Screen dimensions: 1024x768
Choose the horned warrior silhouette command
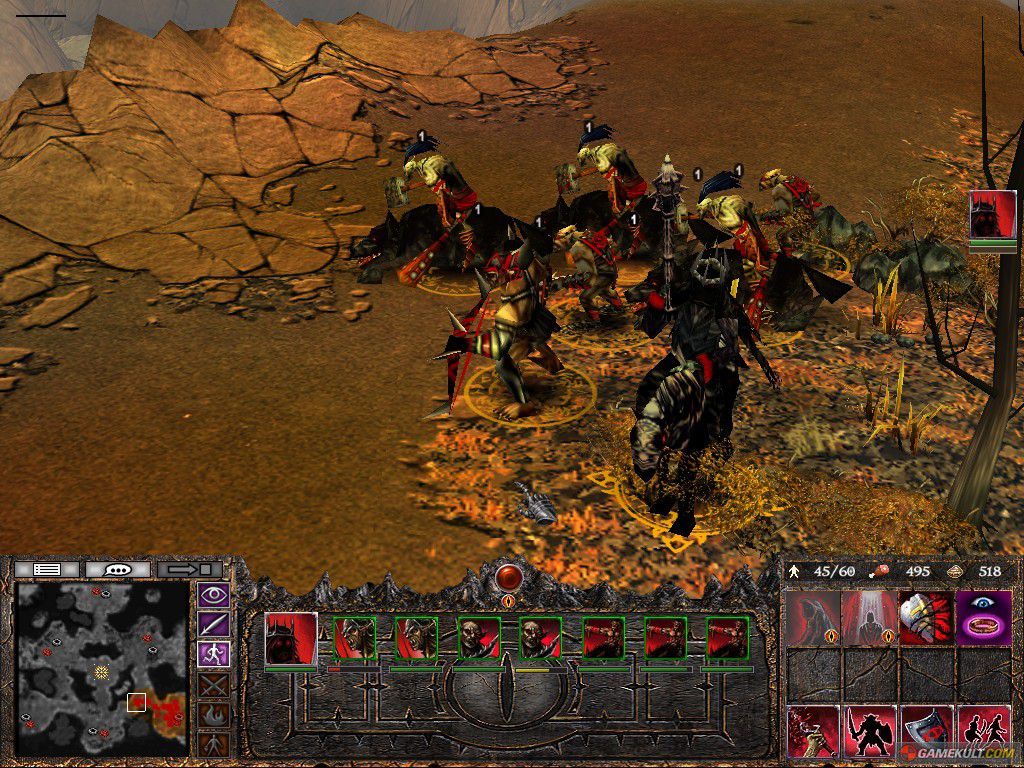pos(868,732)
